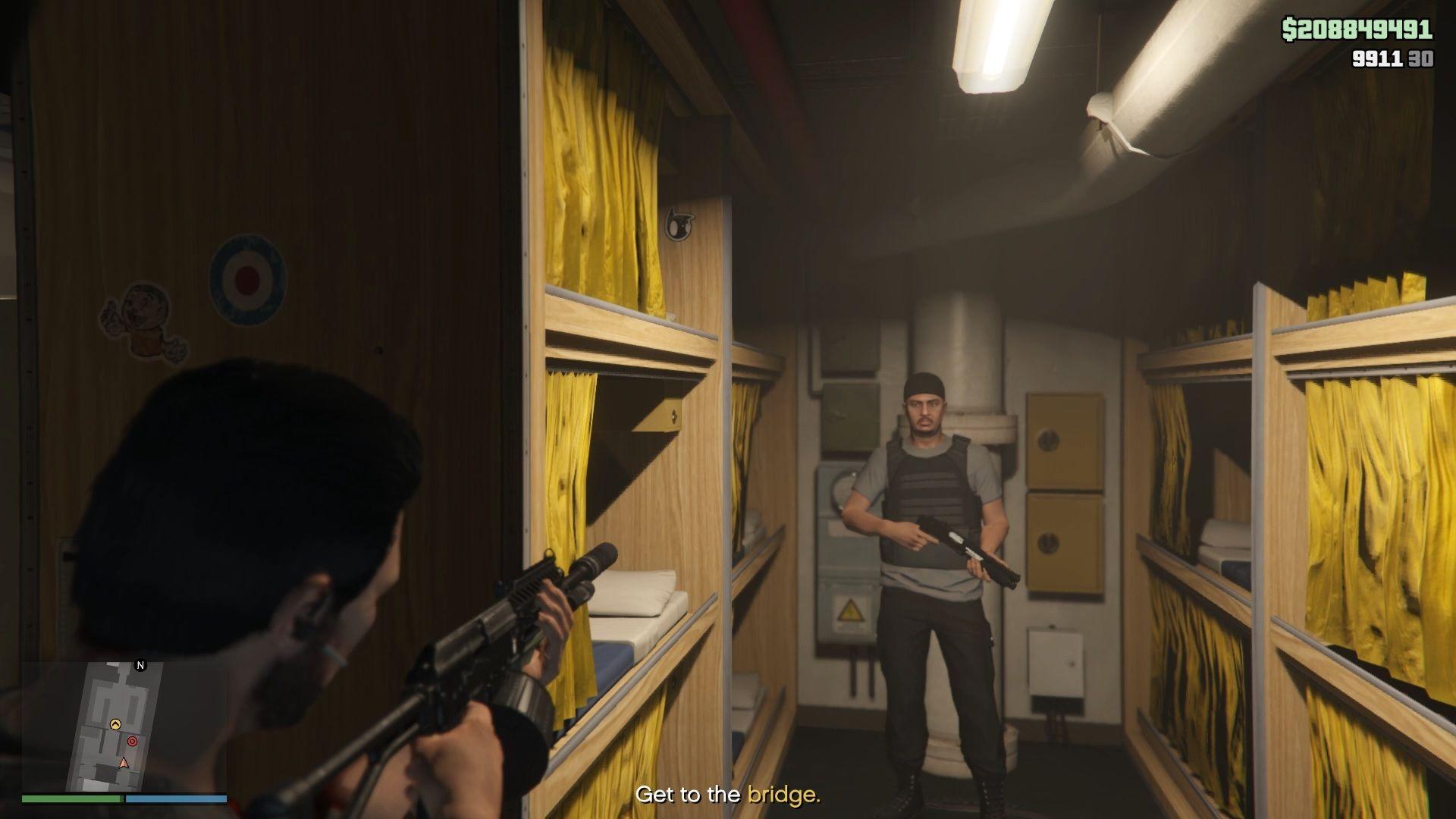Click the blue armor bar under the minimap

coord(176,799)
